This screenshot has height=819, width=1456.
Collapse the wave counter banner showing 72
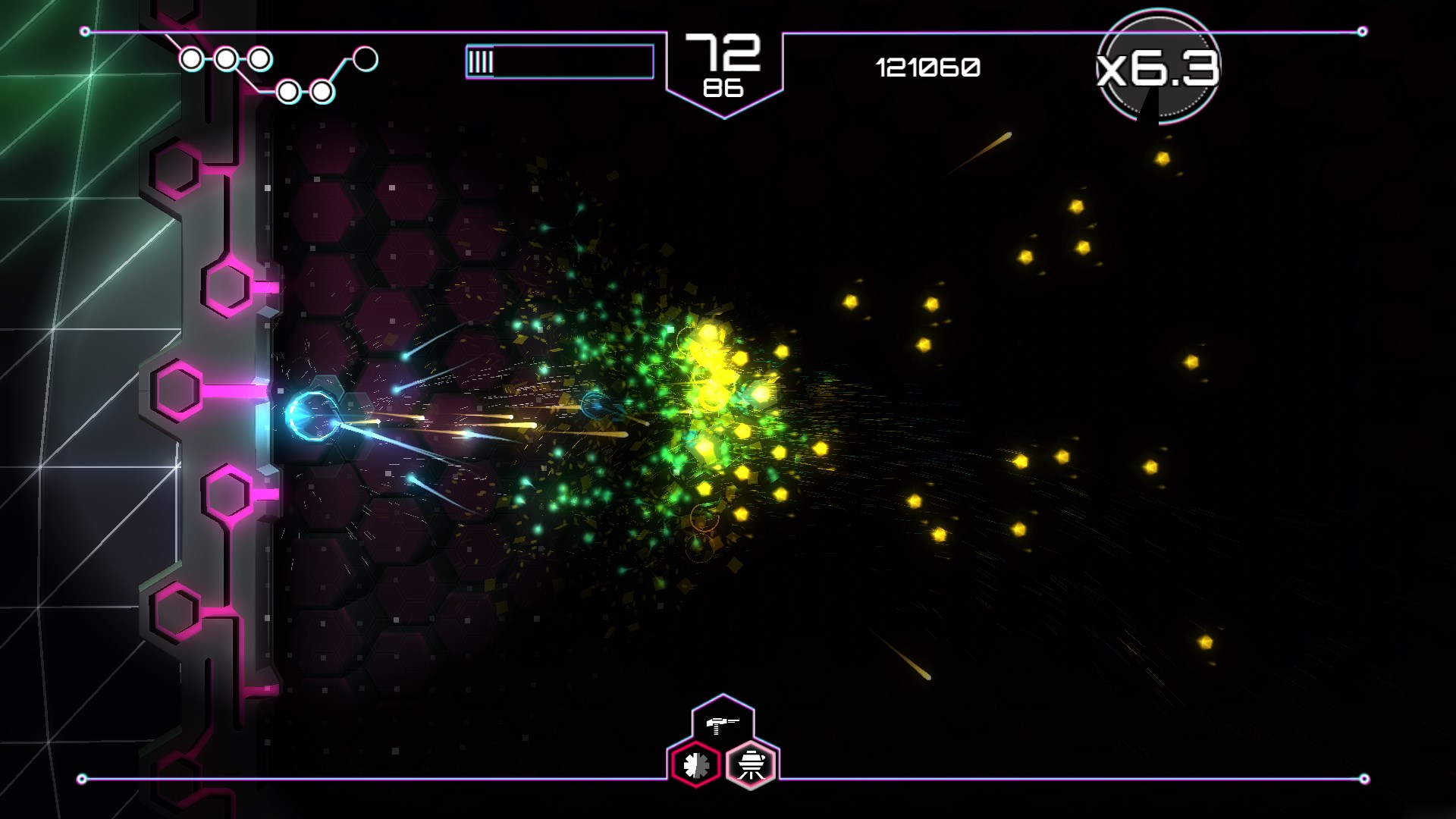pos(722,52)
